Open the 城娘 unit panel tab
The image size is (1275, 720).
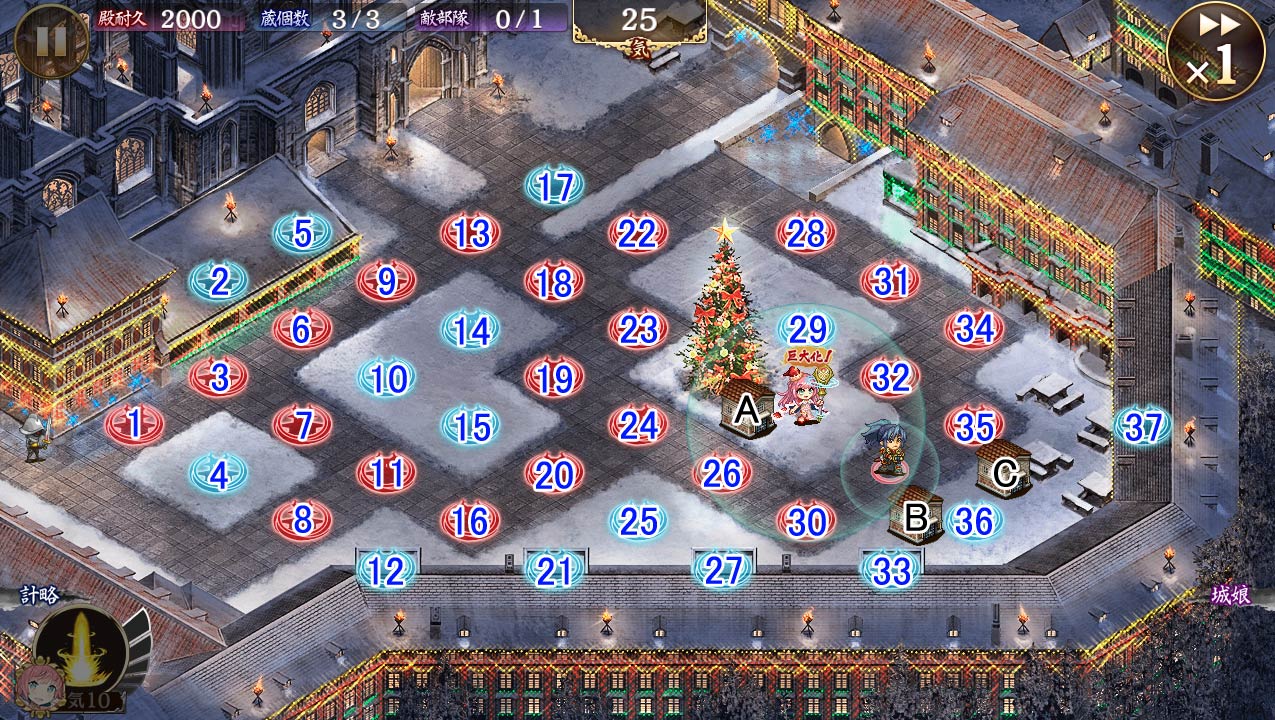[1229, 596]
